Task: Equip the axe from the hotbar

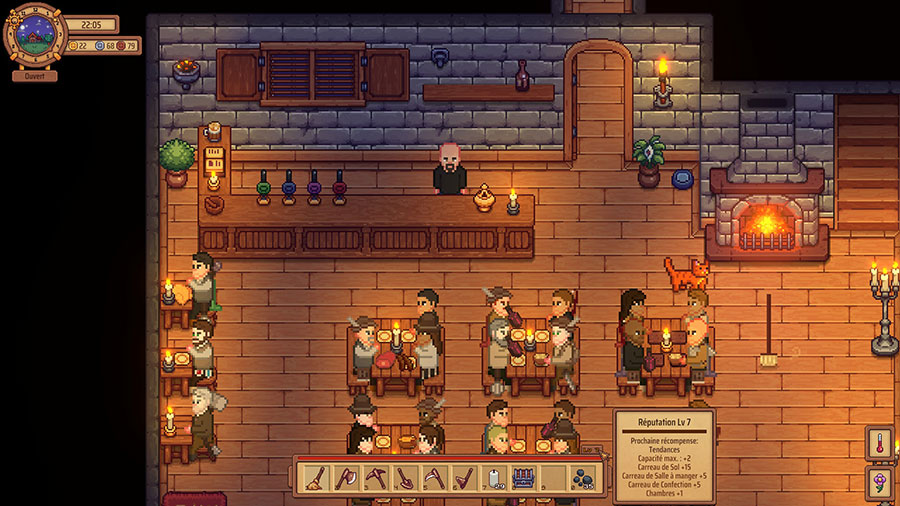Action: pyautogui.click(x=344, y=477)
